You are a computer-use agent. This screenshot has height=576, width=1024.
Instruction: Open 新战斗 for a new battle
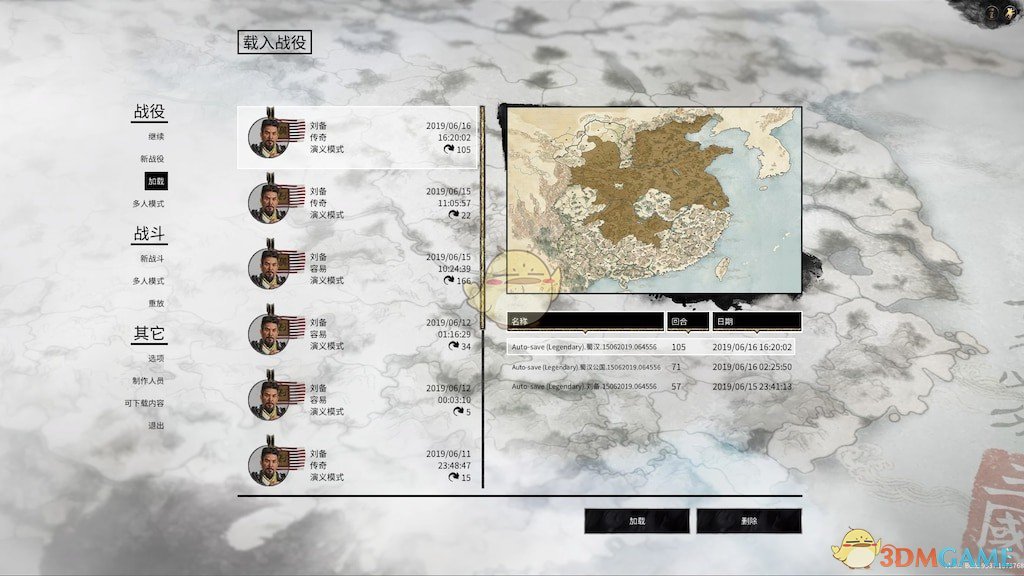(x=152, y=258)
